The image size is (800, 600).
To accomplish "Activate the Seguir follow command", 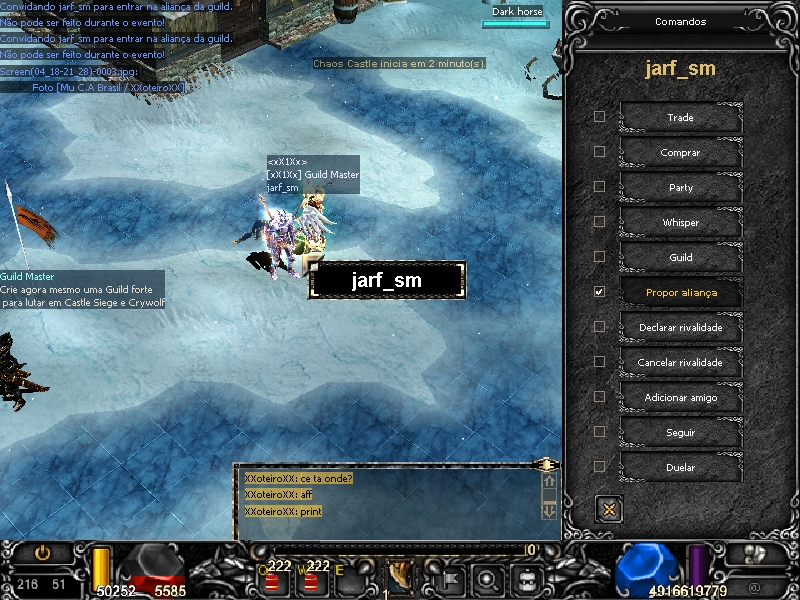I will pyautogui.click(x=680, y=433).
